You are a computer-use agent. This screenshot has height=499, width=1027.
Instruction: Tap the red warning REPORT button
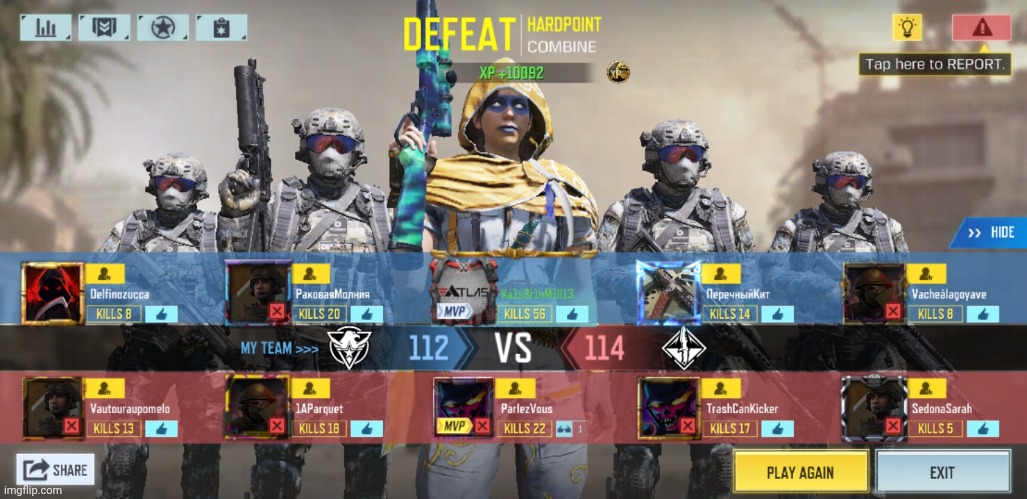pos(981,27)
